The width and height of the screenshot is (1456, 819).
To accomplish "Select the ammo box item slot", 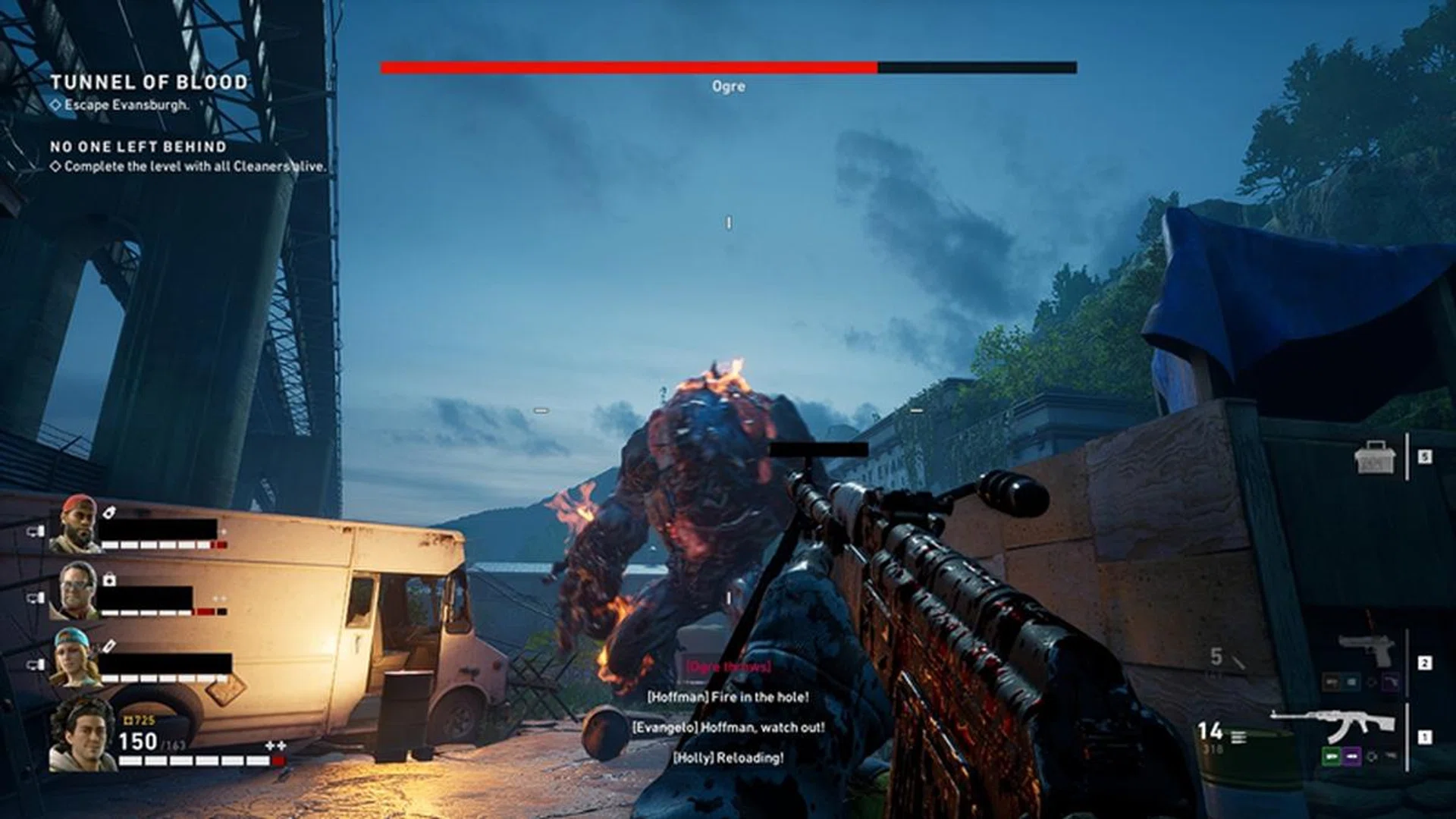I will (1374, 457).
